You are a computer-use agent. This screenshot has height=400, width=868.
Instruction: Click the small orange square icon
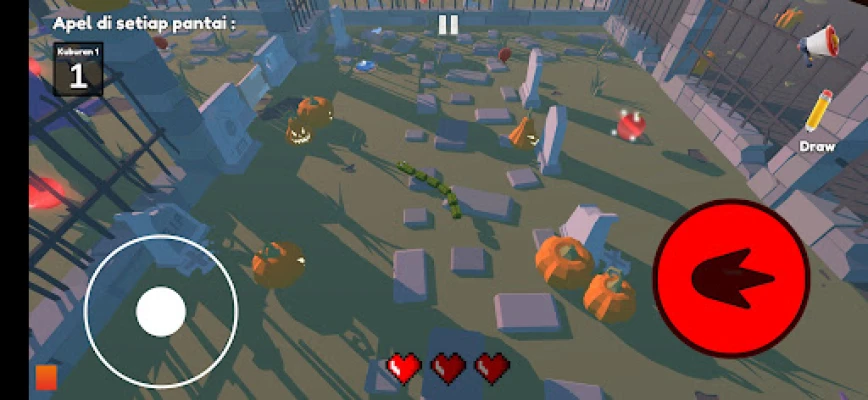point(46,377)
